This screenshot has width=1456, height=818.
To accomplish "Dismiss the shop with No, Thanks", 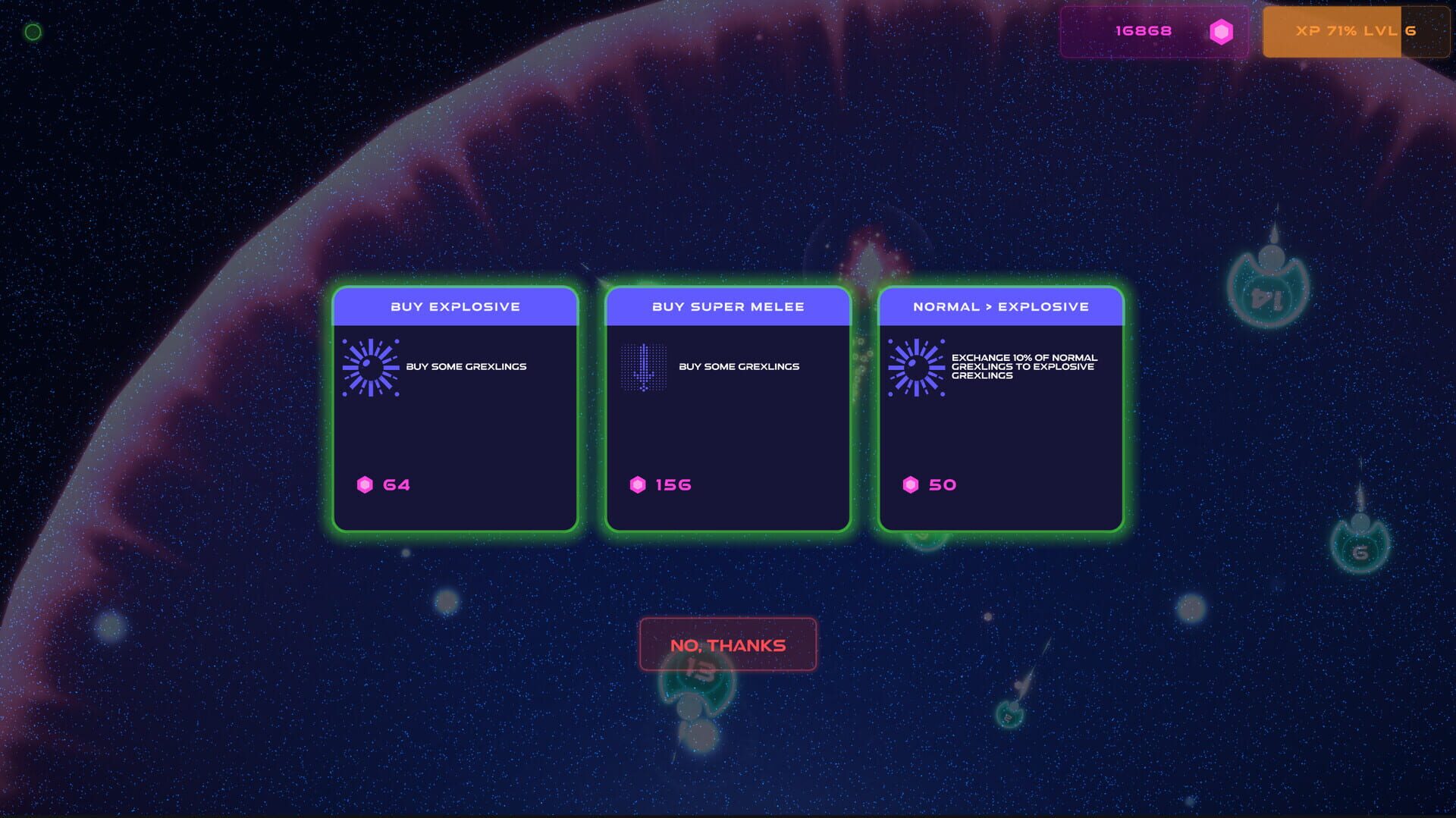I will pos(727,645).
